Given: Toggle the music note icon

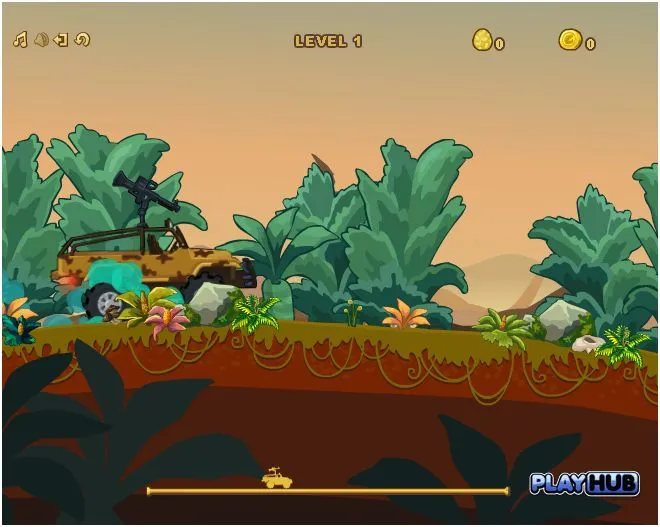Looking at the screenshot, I should coord(20,40).
